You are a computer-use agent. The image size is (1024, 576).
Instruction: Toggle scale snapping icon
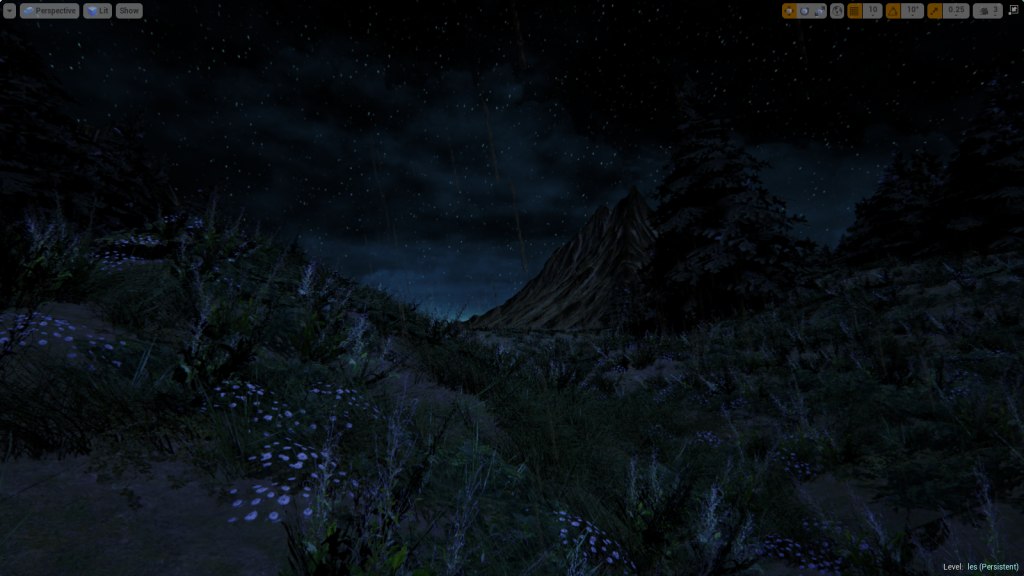pos(935,11)
